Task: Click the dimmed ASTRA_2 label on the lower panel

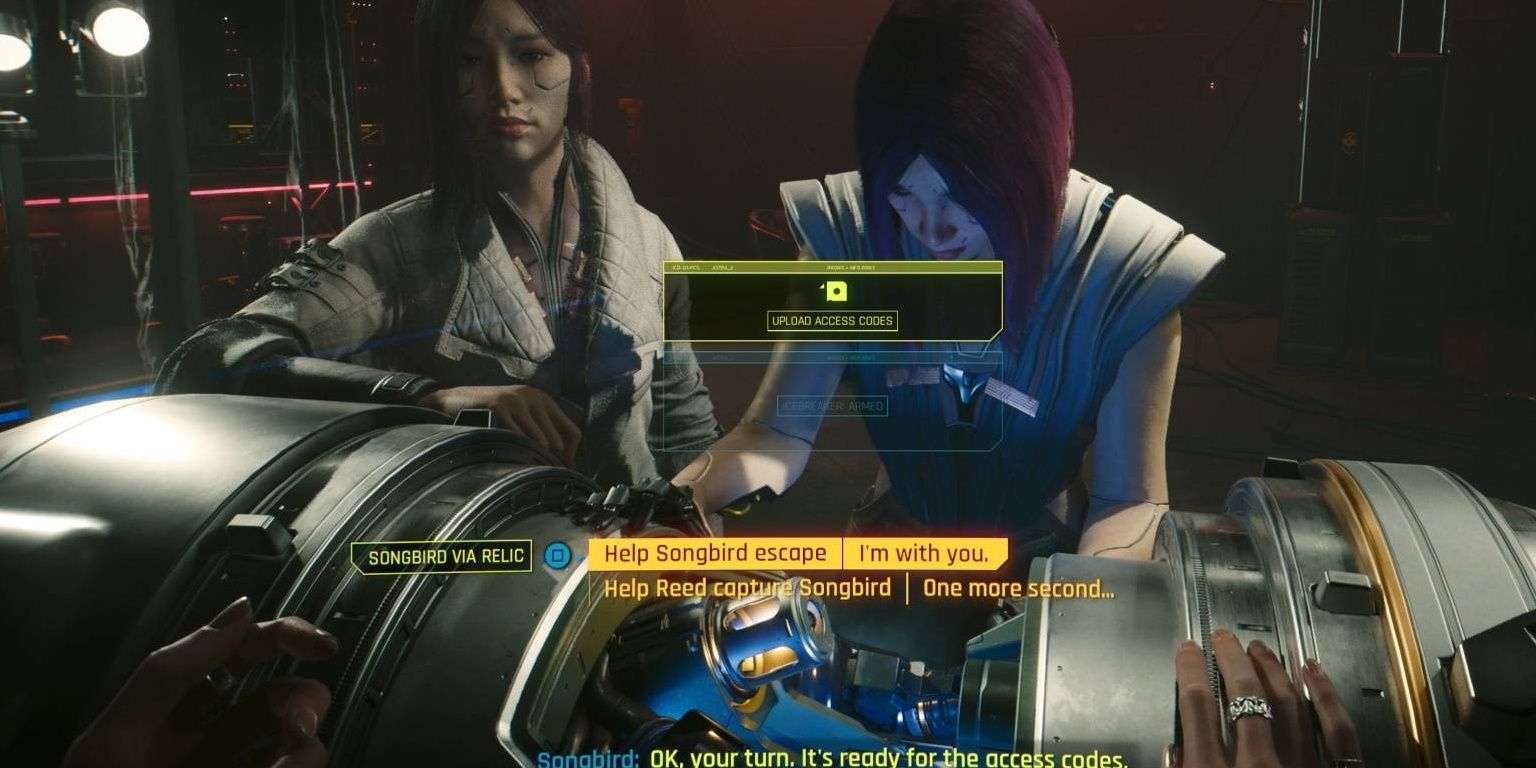Action: point(724,357)
